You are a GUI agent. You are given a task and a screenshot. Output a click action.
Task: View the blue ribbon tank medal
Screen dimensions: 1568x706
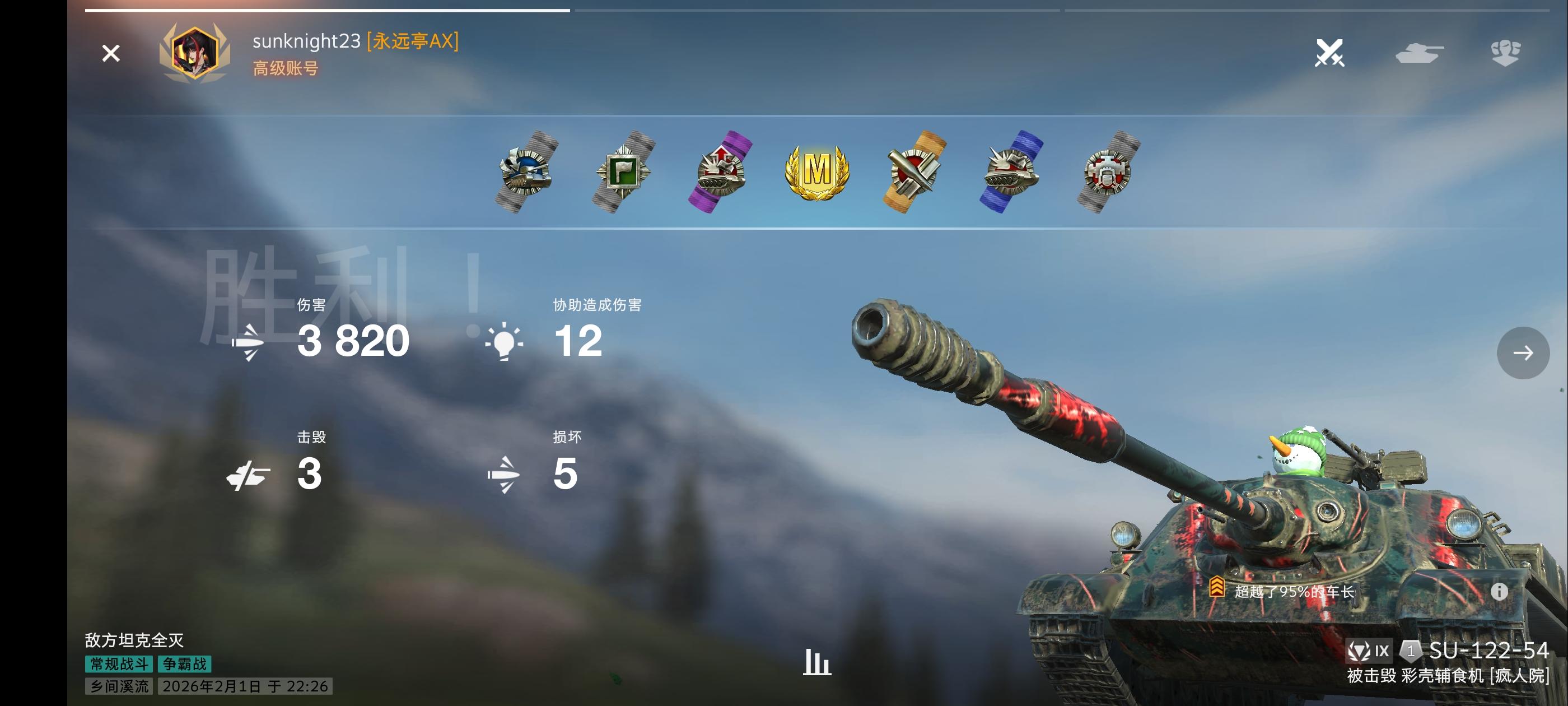[1011, 171]
